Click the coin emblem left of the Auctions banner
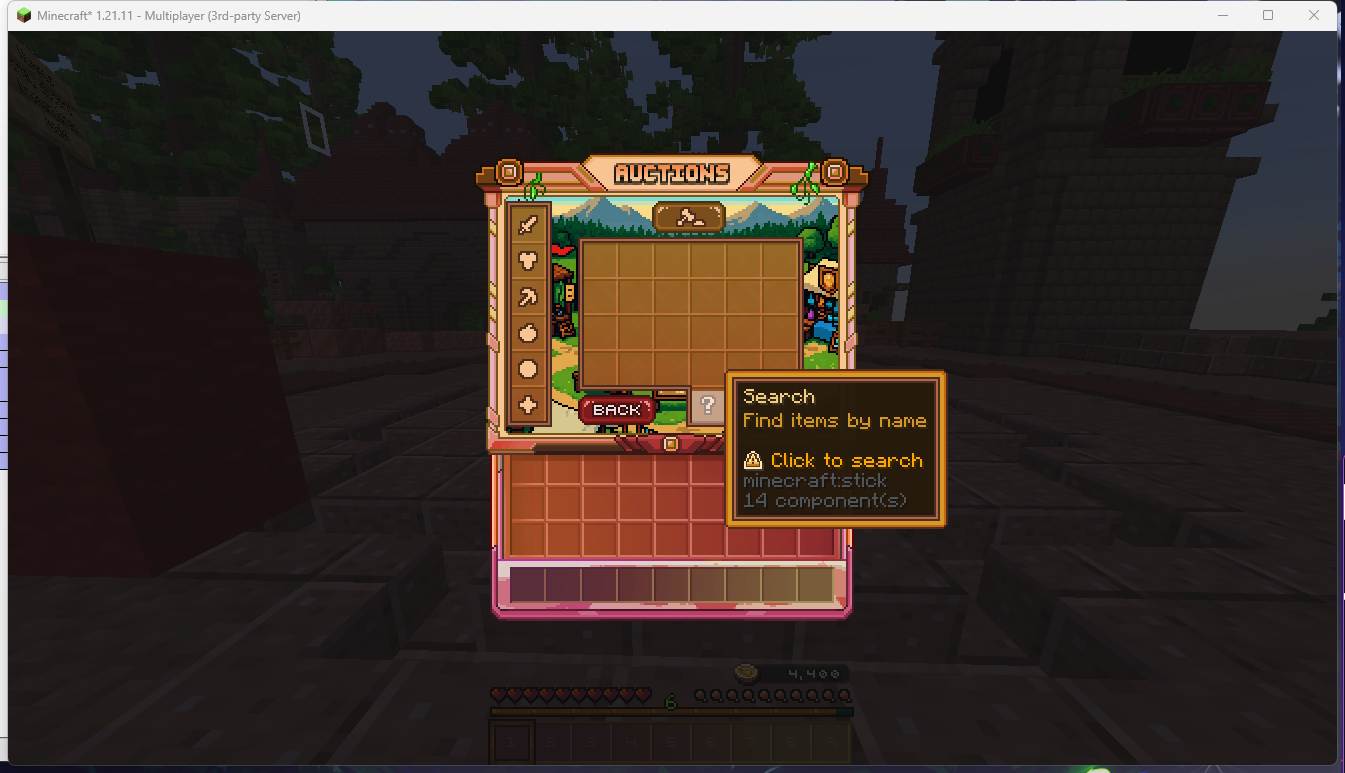This screenshot has height=773, width=1345. pyautogui.click(x=511, y=172)
